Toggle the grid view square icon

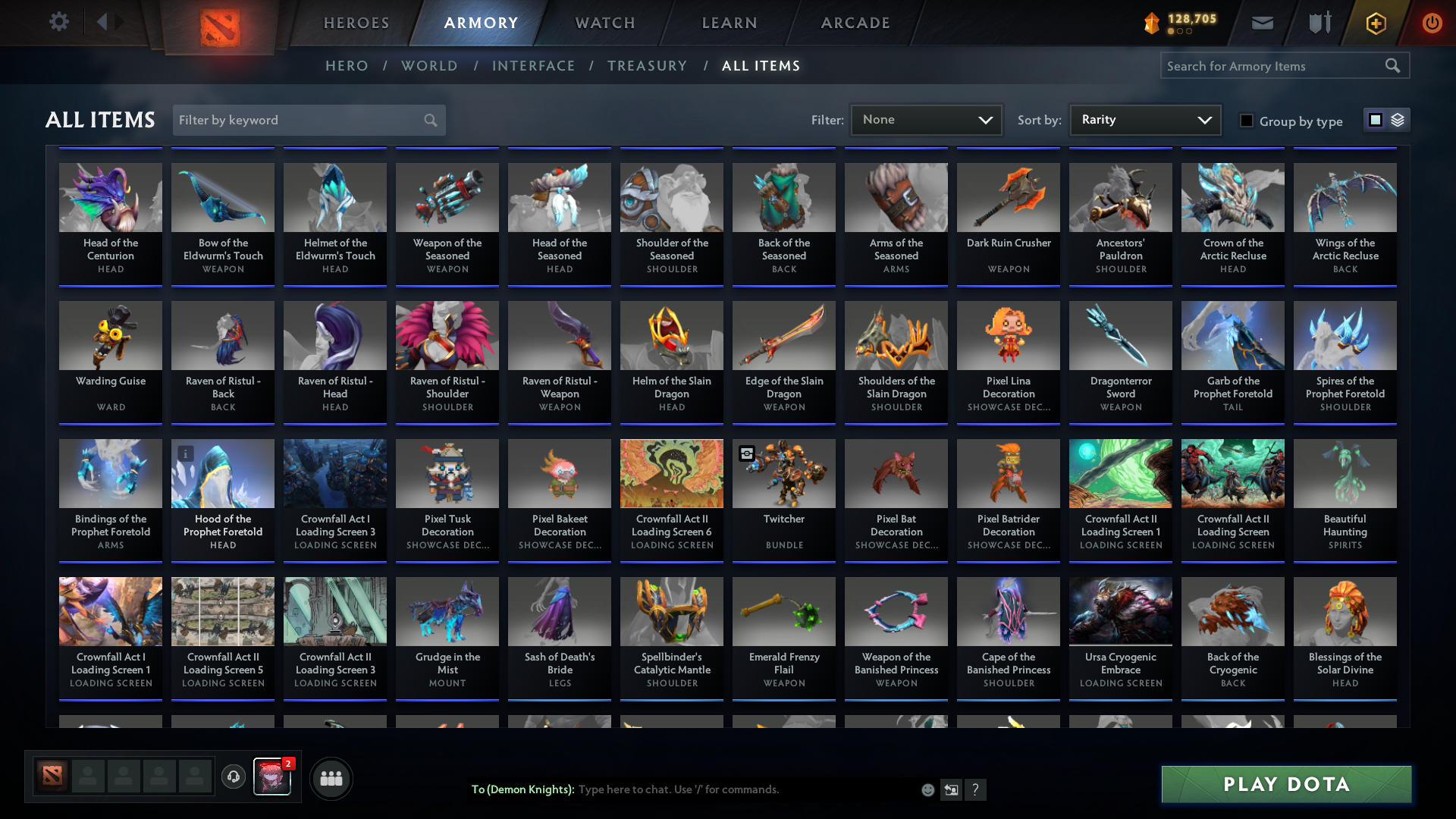click(x=1375, y=120)
